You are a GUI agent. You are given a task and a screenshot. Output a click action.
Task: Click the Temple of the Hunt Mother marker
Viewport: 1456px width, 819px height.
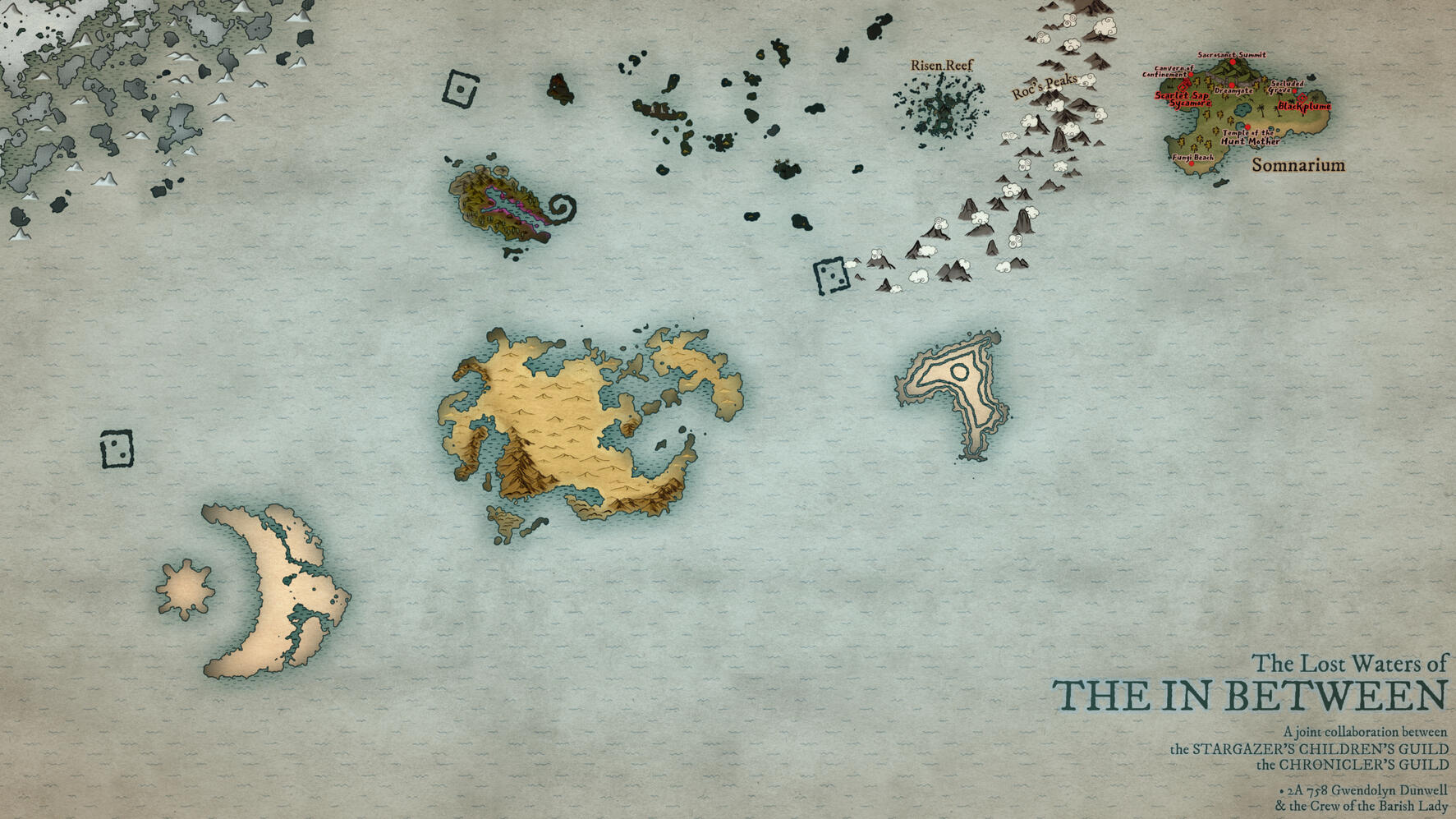[x=1247, y=127]
